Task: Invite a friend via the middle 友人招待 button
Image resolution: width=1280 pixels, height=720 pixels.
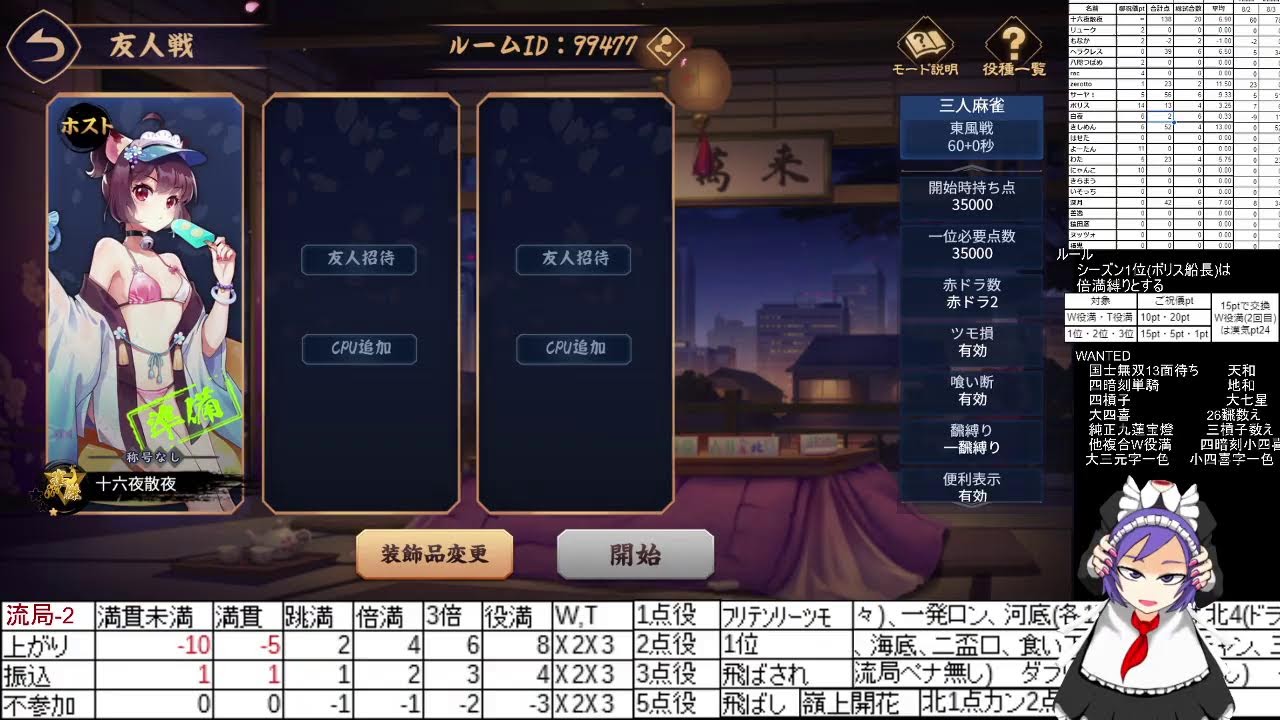Action: (x=360, y=260)
